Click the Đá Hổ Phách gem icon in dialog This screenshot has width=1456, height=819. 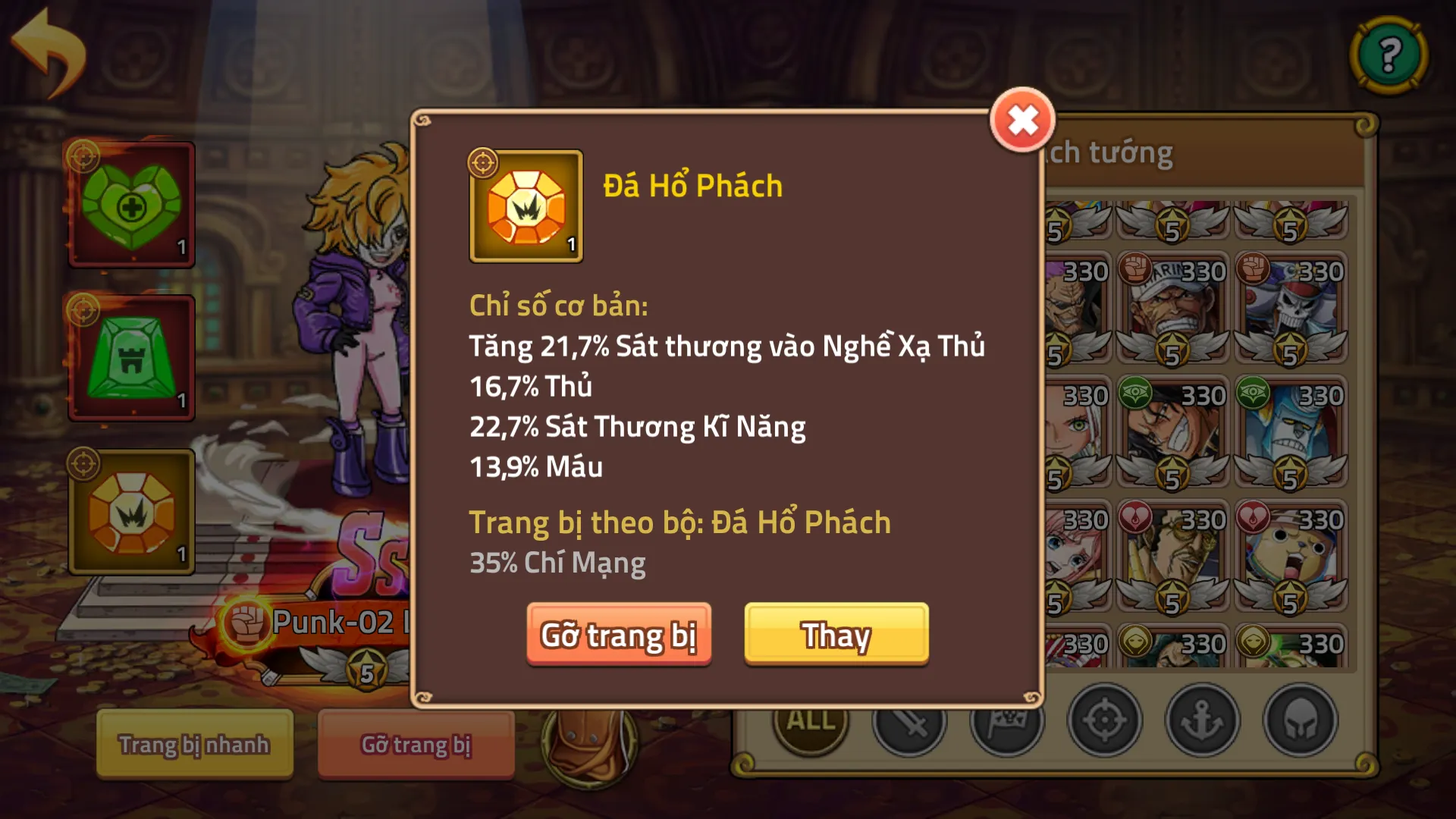pos(526,206)
